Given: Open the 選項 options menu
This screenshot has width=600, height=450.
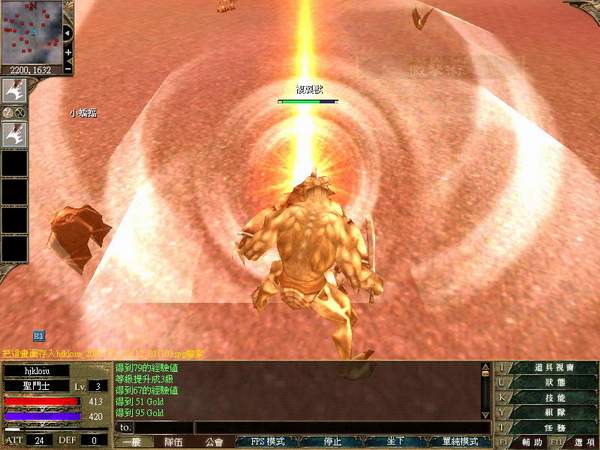Looking at the screenshot, I should tap(574, 442).
